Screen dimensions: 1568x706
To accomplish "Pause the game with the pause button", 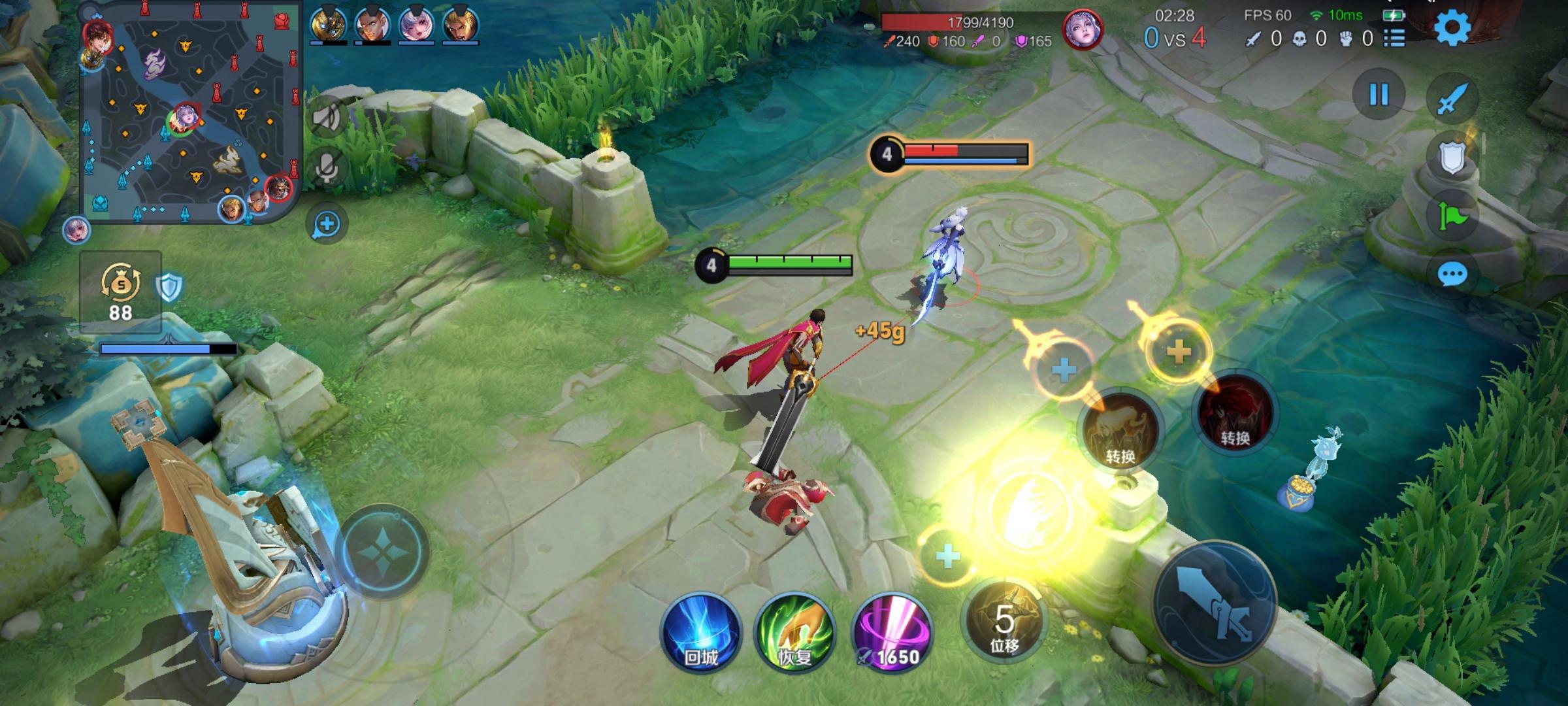I will (1379, 95).
